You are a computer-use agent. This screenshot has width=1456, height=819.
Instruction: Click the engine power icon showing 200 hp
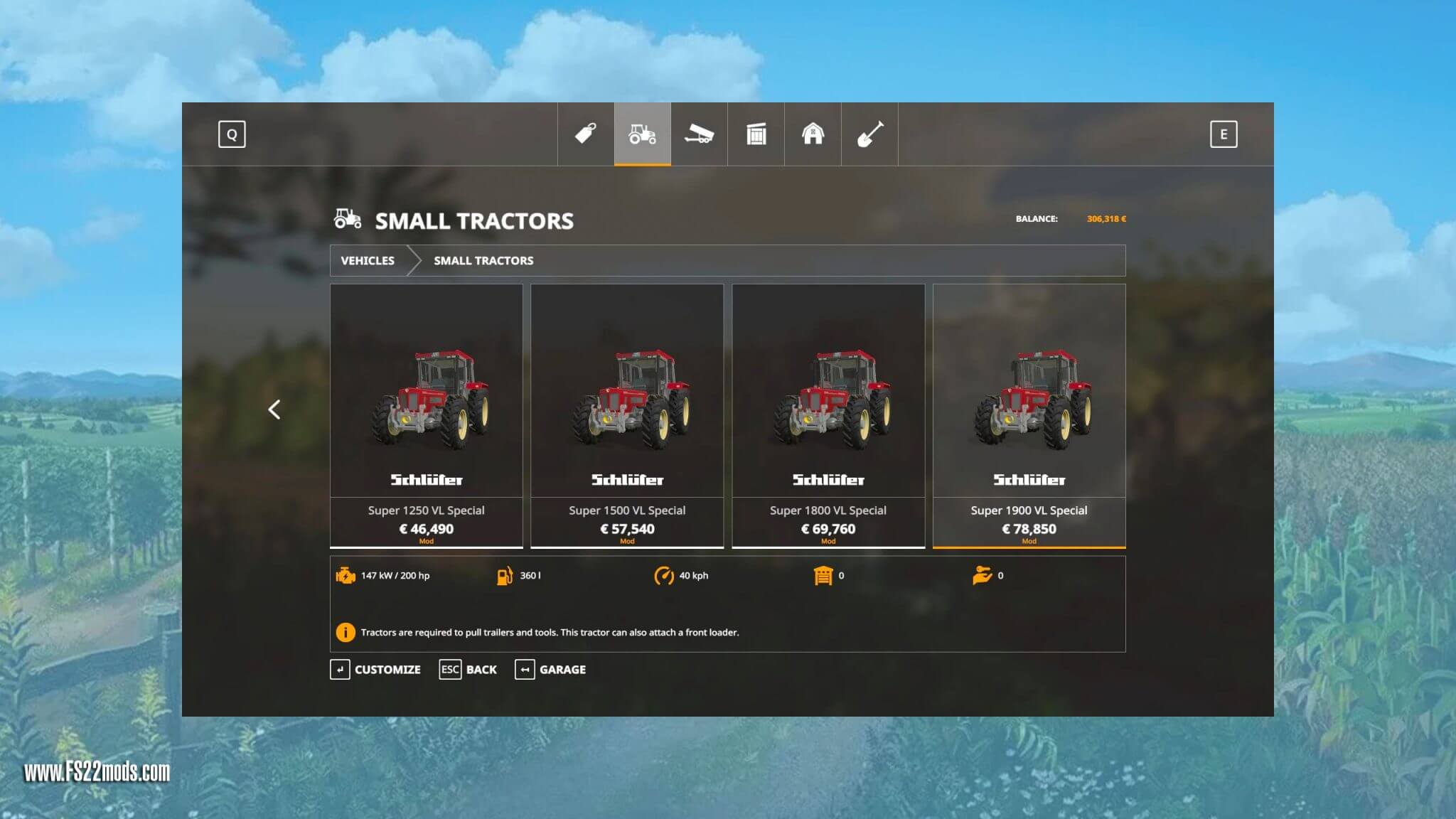pos(346,576)
